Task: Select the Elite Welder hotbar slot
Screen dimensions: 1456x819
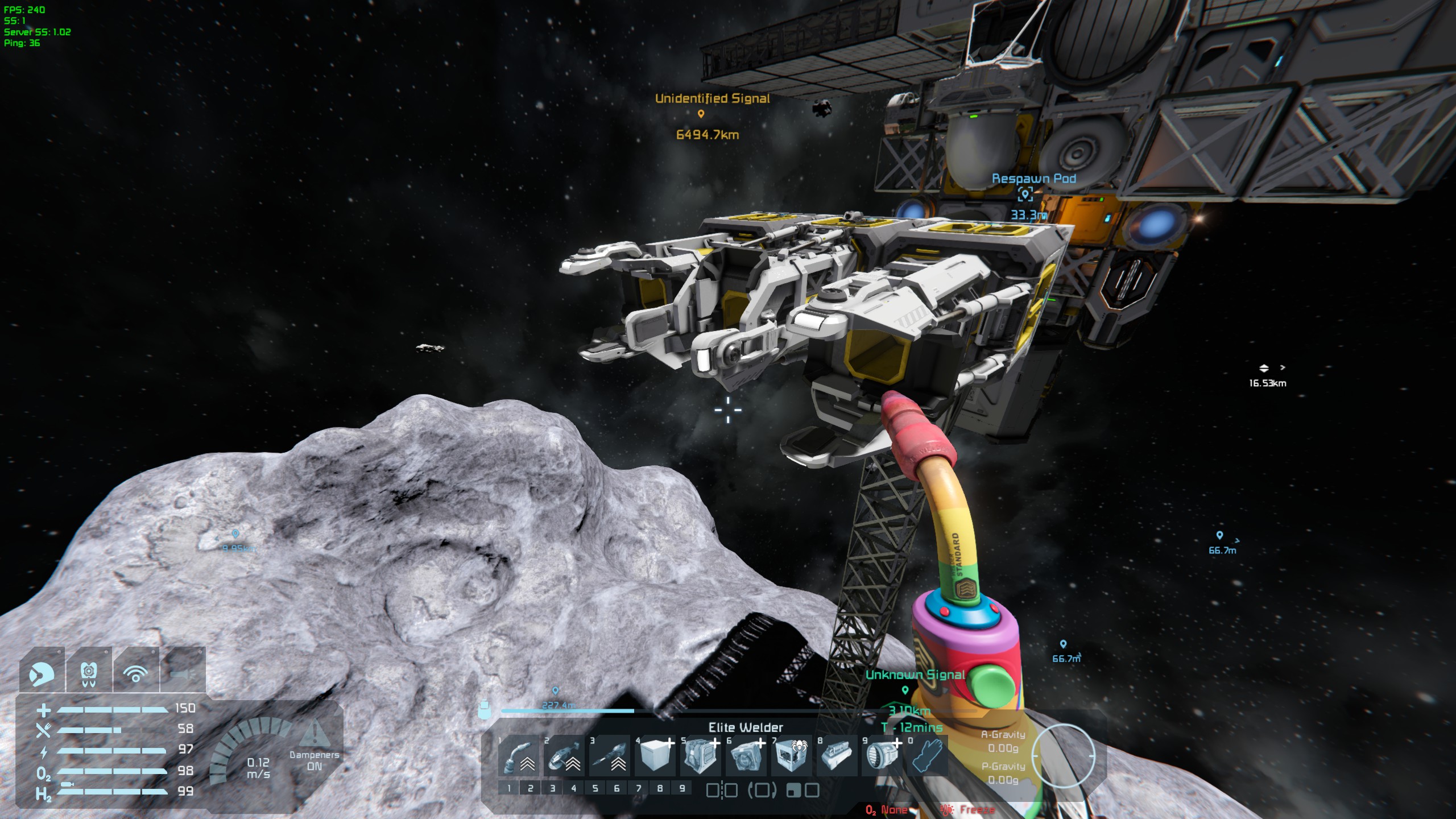Action: pos(518,756)
